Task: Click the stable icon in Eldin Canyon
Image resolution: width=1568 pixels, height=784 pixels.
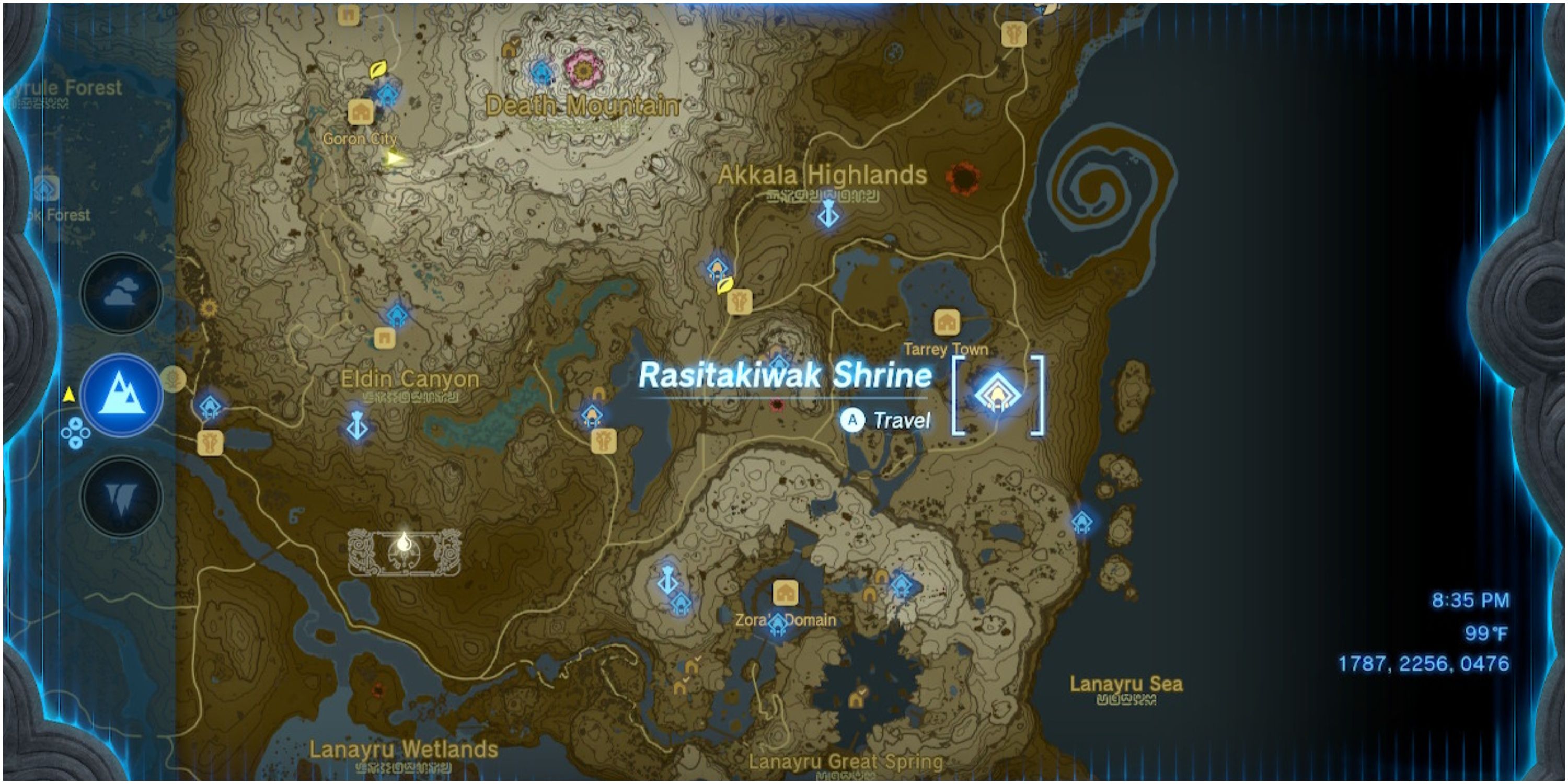Action: tap(210, 444)
